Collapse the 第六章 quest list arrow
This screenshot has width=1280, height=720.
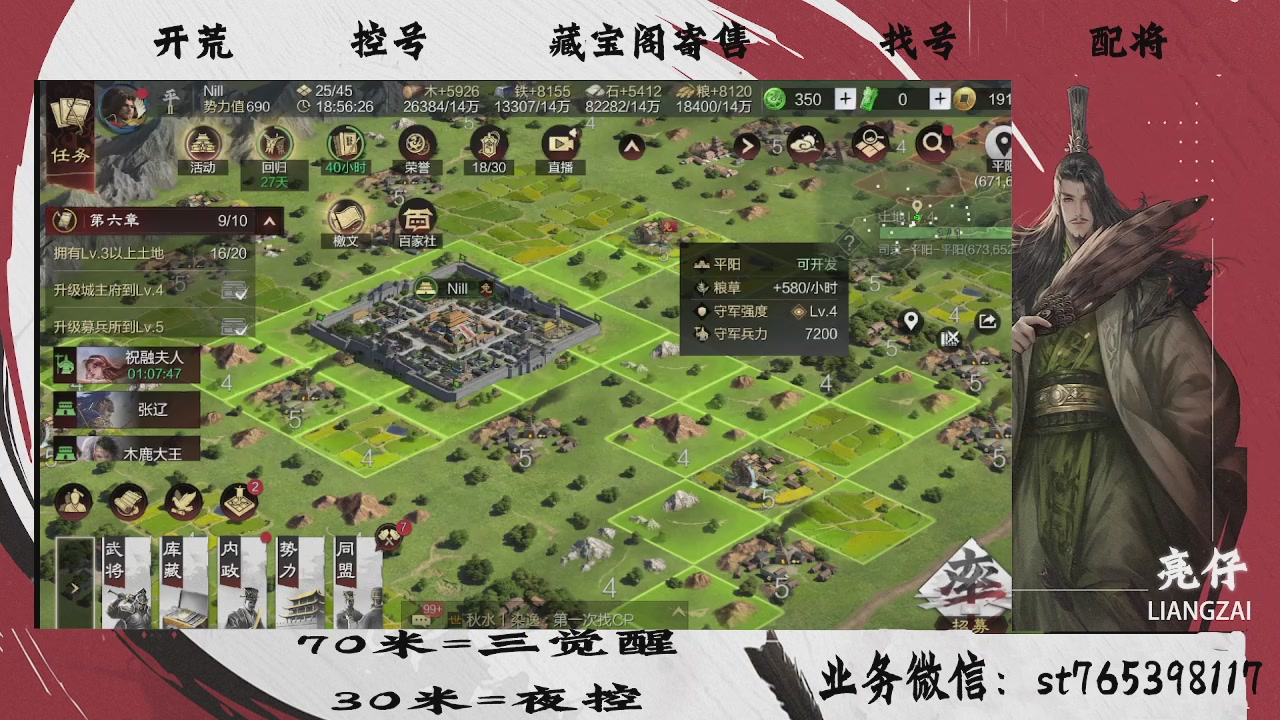tap(271, 220)
